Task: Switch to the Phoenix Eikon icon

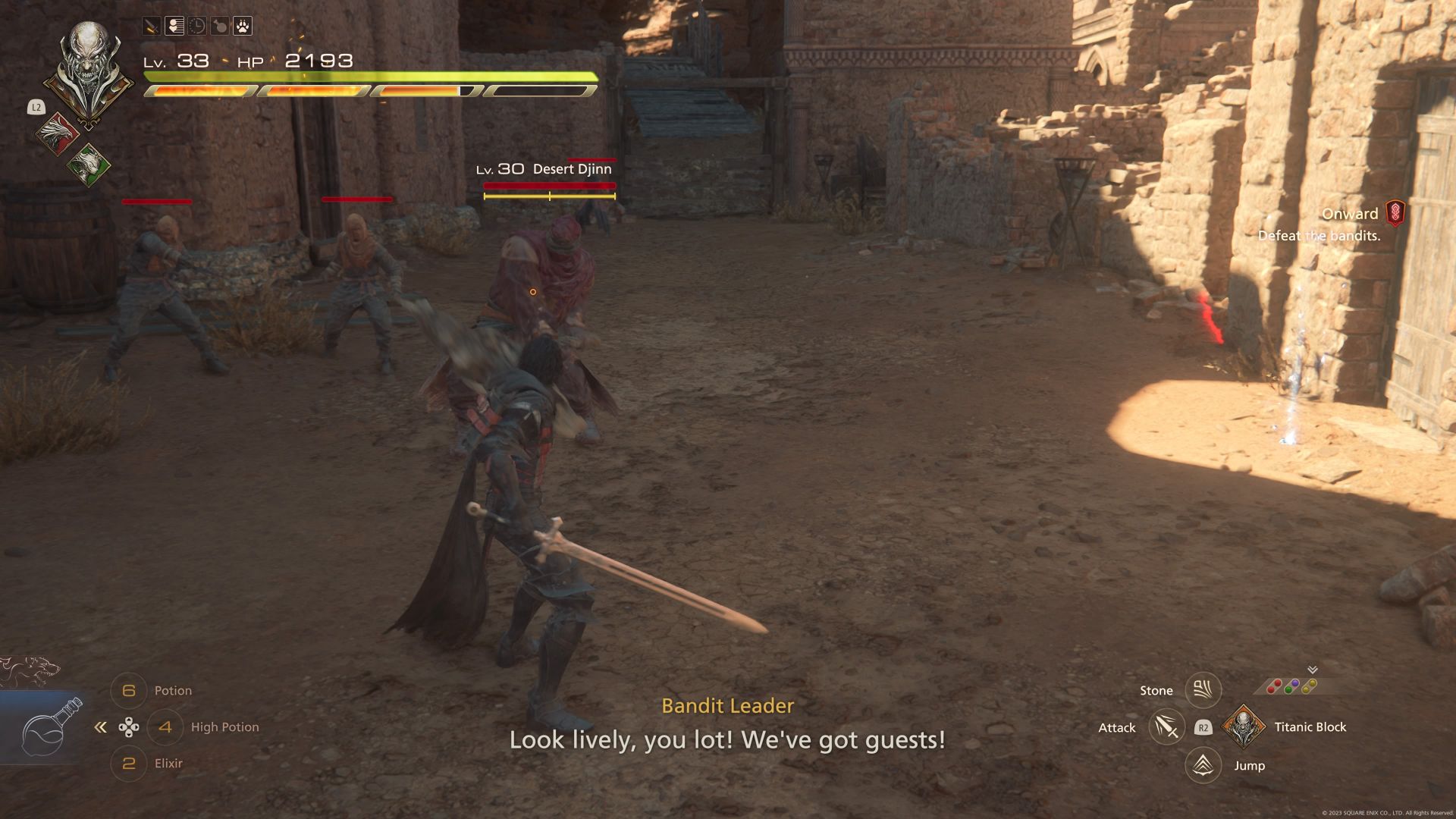Action: coord(58,133)
